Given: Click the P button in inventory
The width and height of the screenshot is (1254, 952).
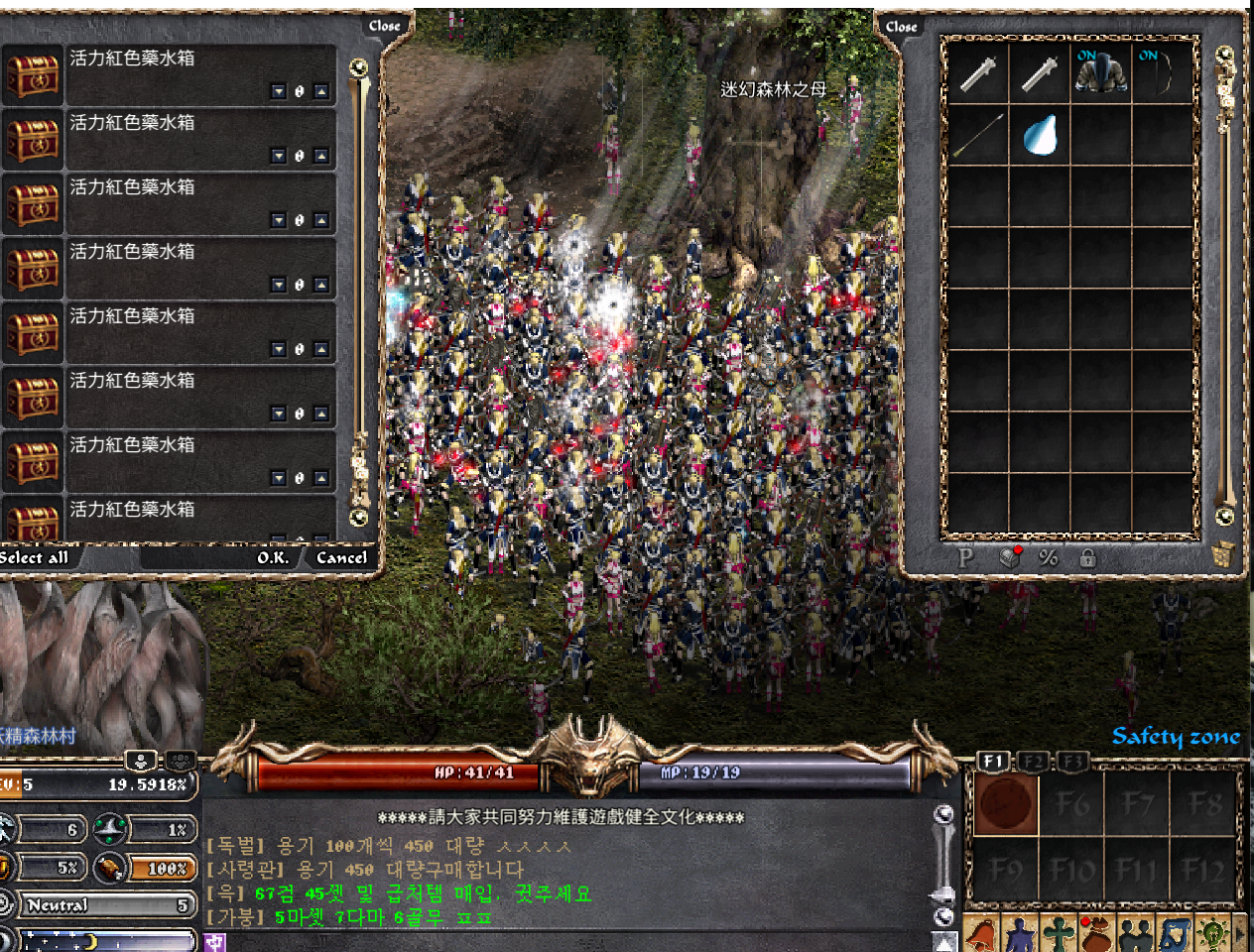Looking at the screenshot, I should click(x=965, y=557).
